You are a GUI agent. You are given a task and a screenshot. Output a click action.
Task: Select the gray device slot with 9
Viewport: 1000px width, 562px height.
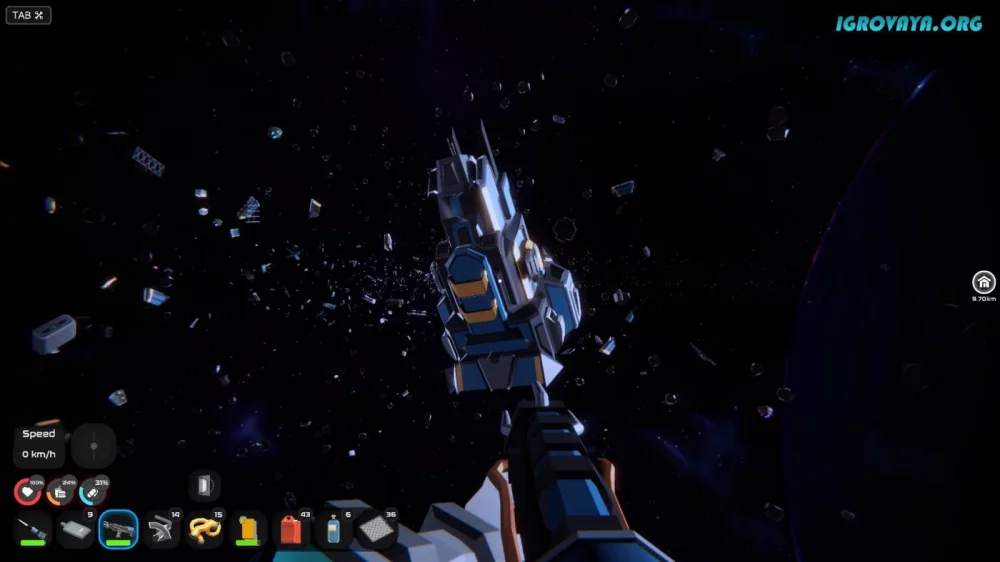coord(76,529)
